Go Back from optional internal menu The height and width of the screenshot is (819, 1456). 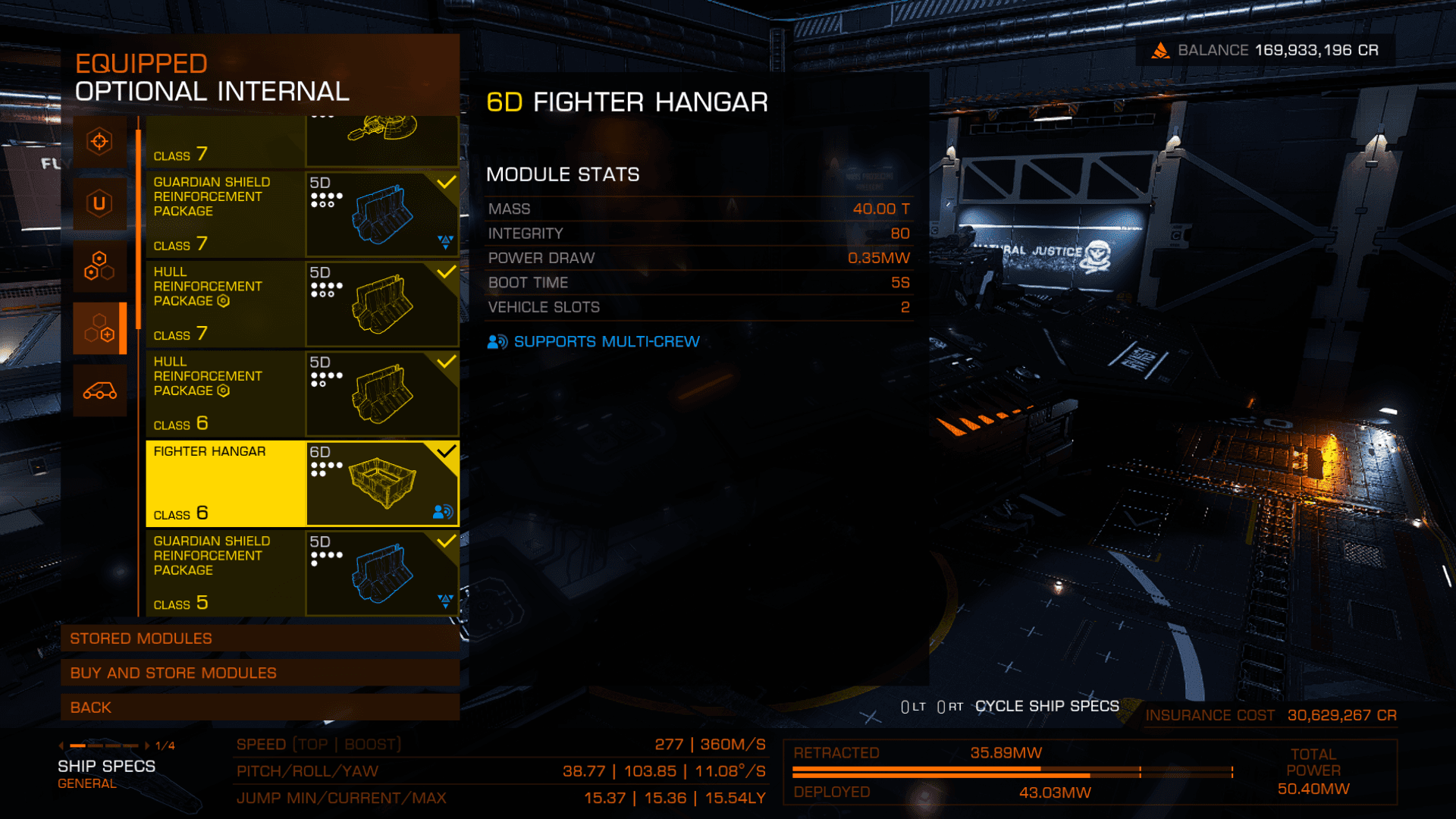(x=259, y=708)
